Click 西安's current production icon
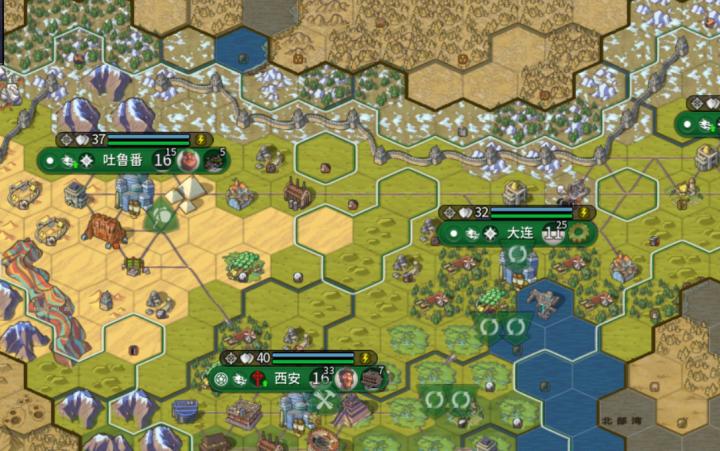This screenshot has height=451, width=720. [x=372, y=379]
